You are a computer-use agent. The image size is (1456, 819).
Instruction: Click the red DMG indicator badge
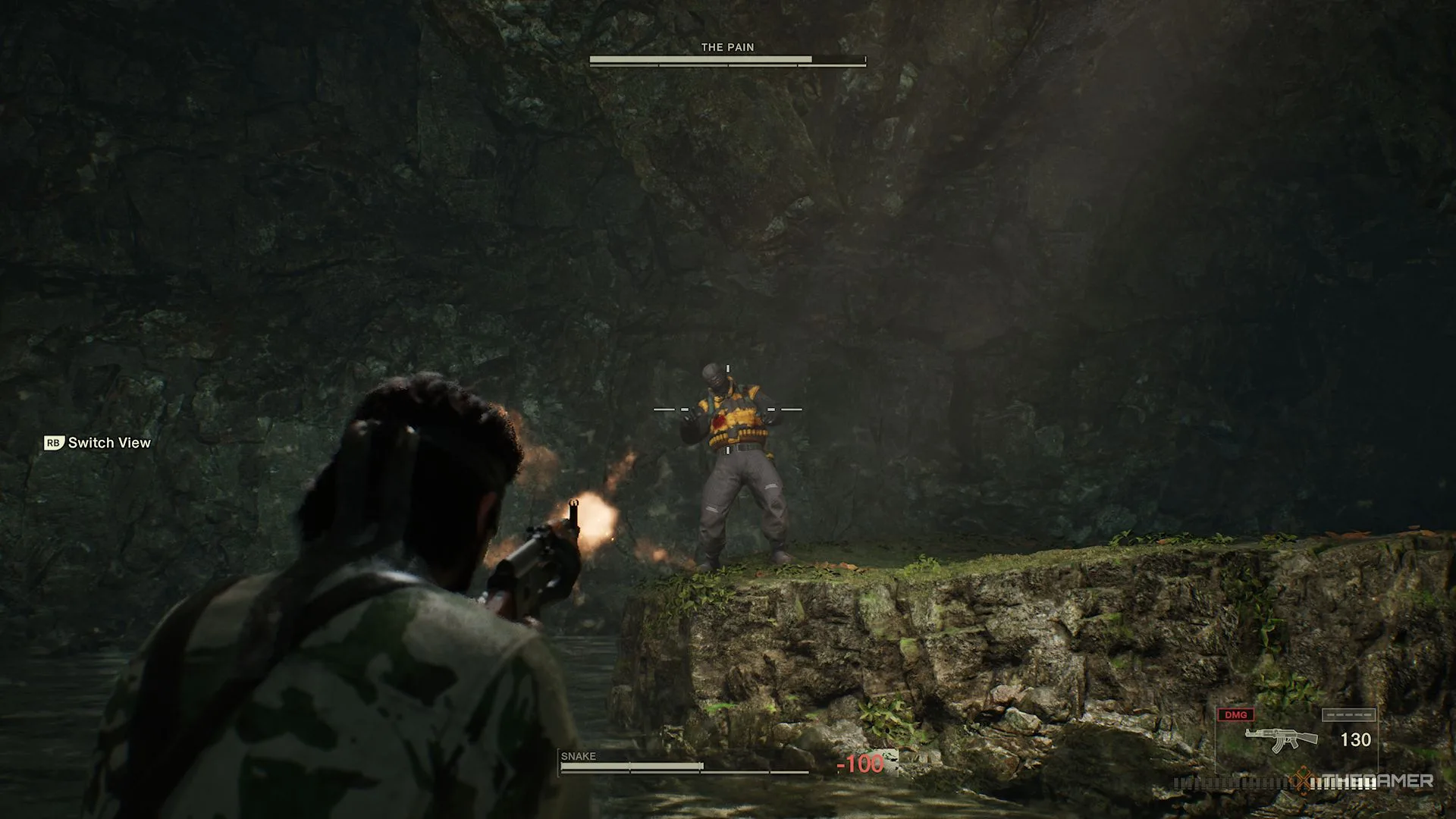[1238, 714]
